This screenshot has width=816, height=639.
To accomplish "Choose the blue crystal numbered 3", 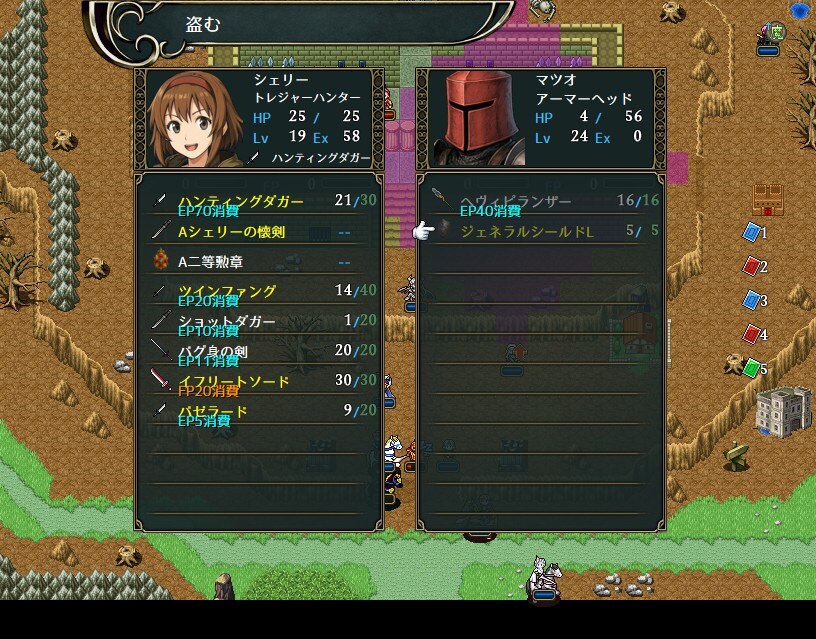I will (751, 301).
